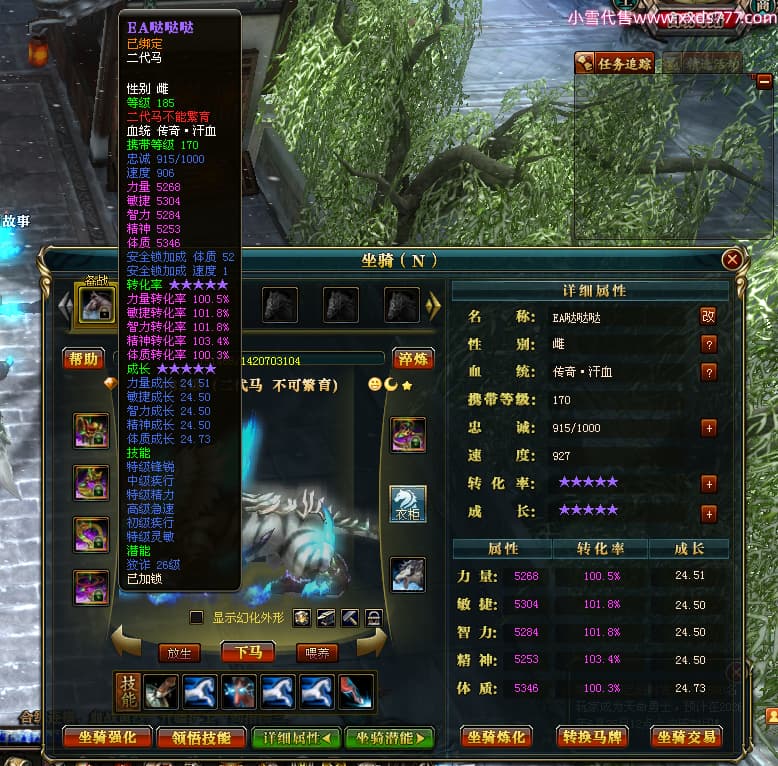Open the 坐骑潜能 mount potential panel
Image resolution: width=778 pixels, height=766 pixels.
pyautogui.click(x=390, y=738)
